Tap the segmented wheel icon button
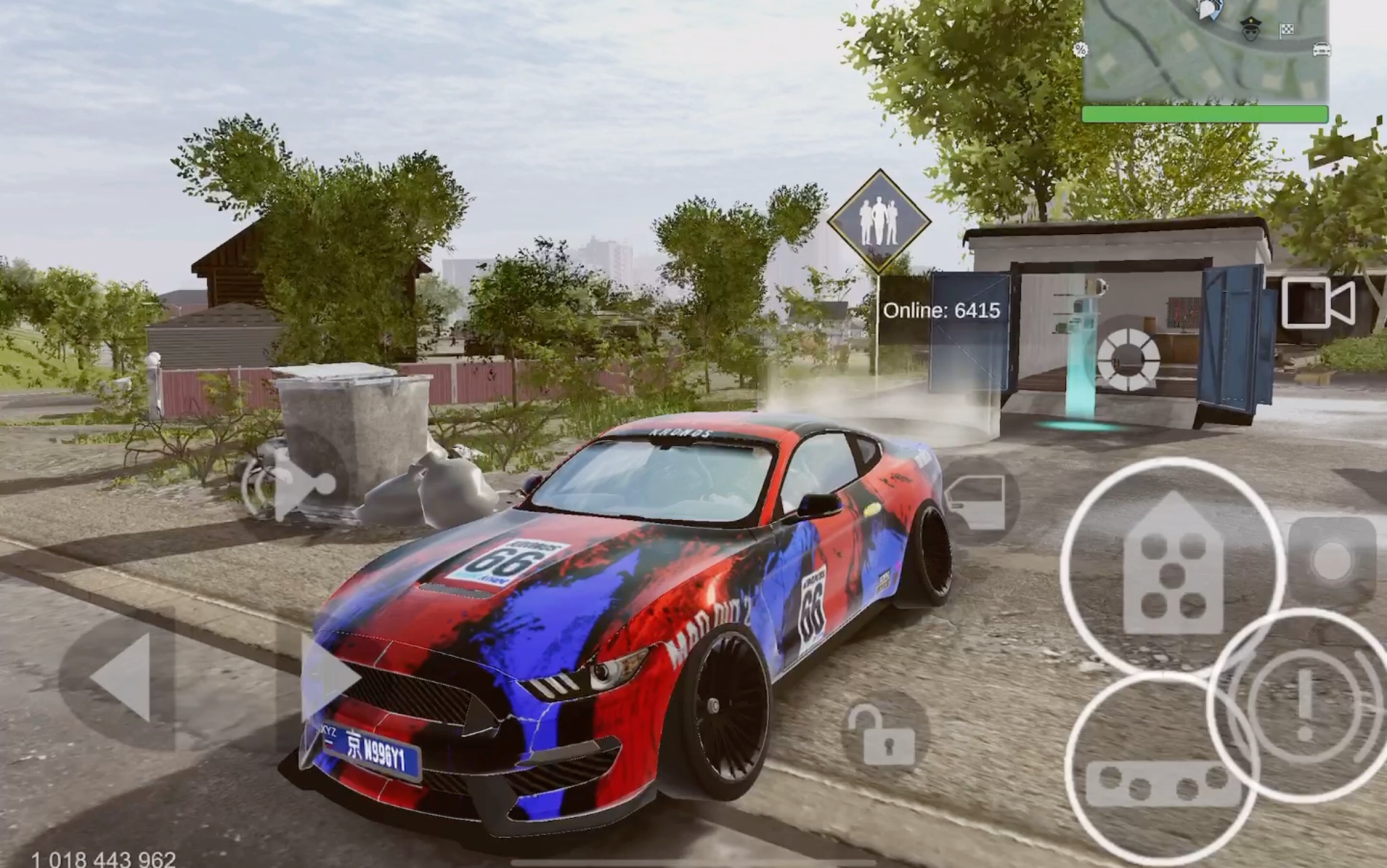Screen dimensions: 1387x868 click(1128, 360)
